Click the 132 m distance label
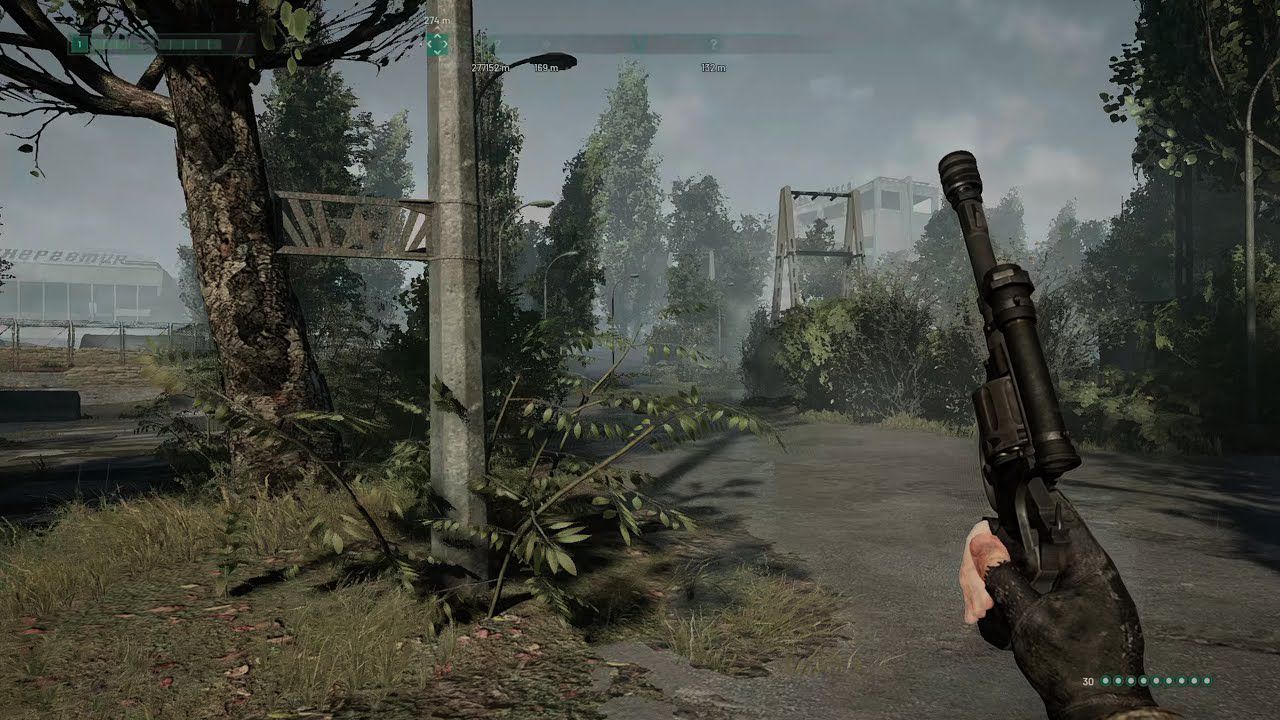This screenshot has height=720, width=1280. point(714,66)
